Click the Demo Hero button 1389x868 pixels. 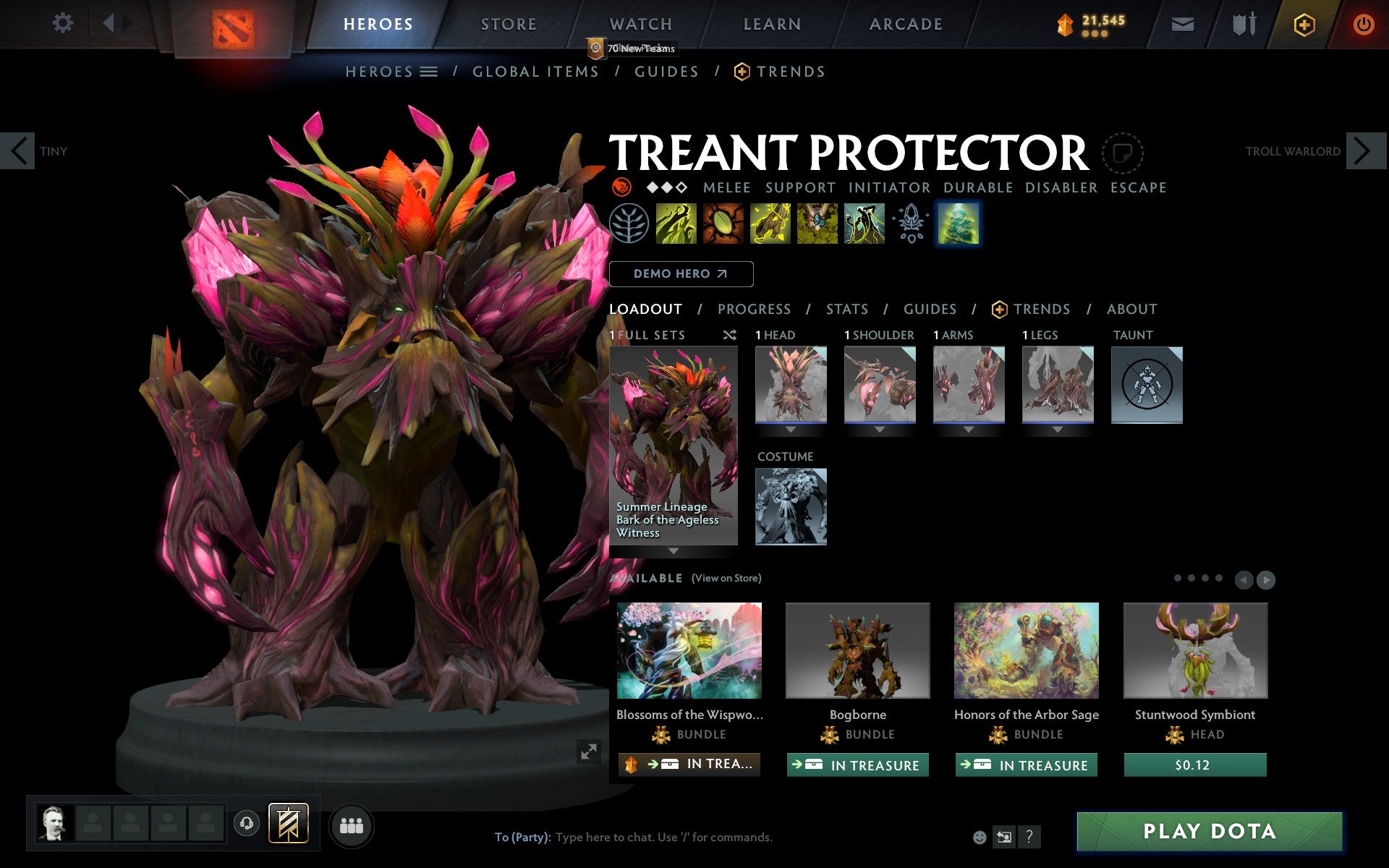coord(681,274)
